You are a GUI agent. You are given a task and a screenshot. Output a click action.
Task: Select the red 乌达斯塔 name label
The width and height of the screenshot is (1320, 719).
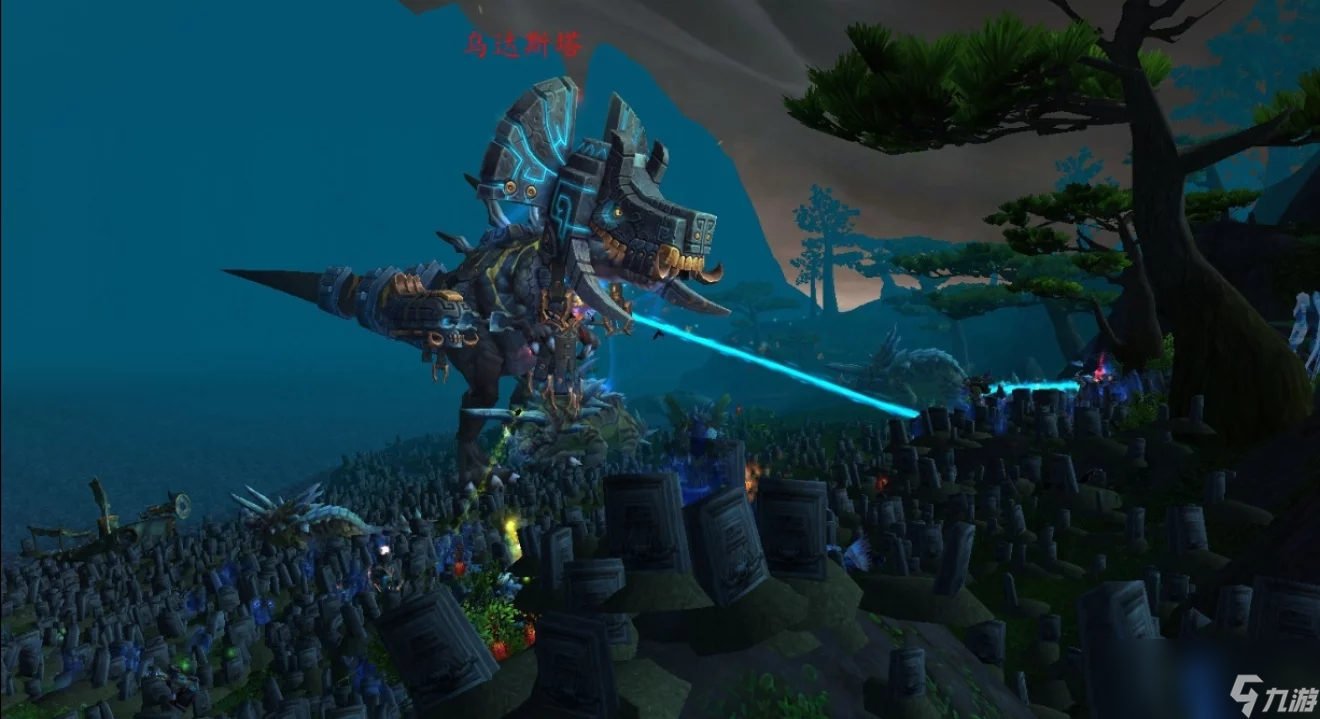tap(522, 45)
